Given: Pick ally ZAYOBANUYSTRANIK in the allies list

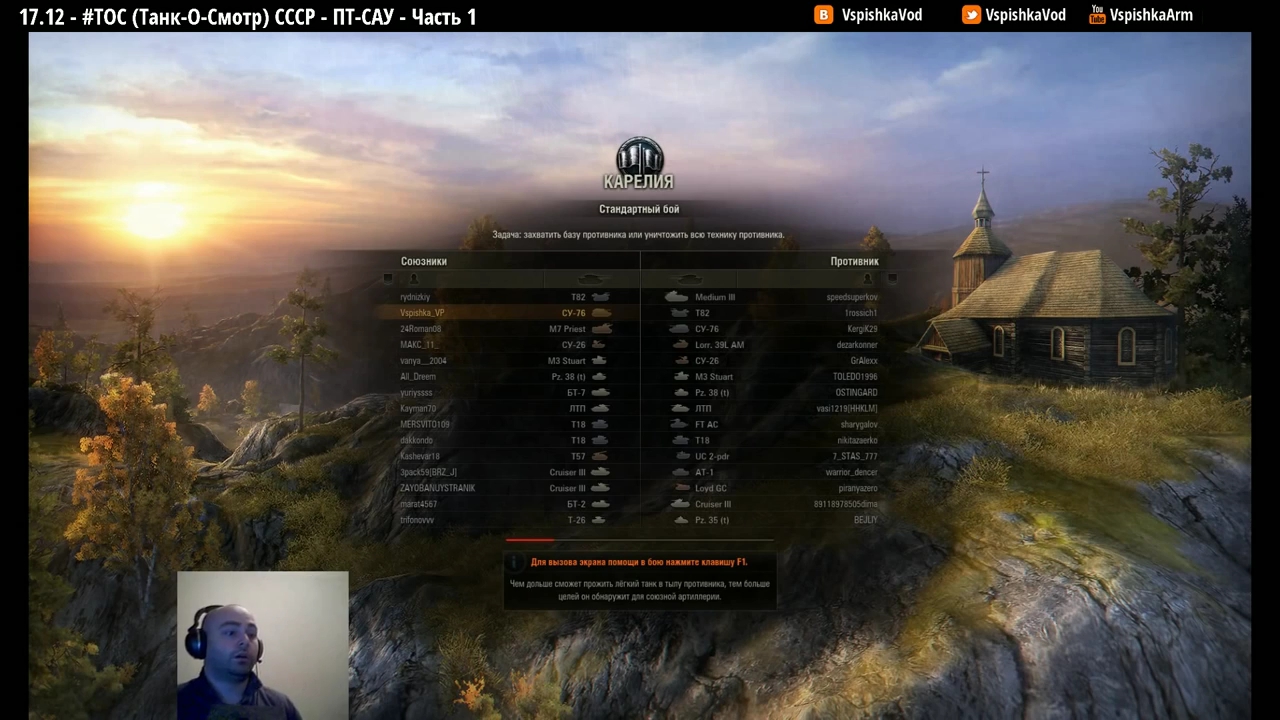Looking at the screenshot, I should point(505,488).
